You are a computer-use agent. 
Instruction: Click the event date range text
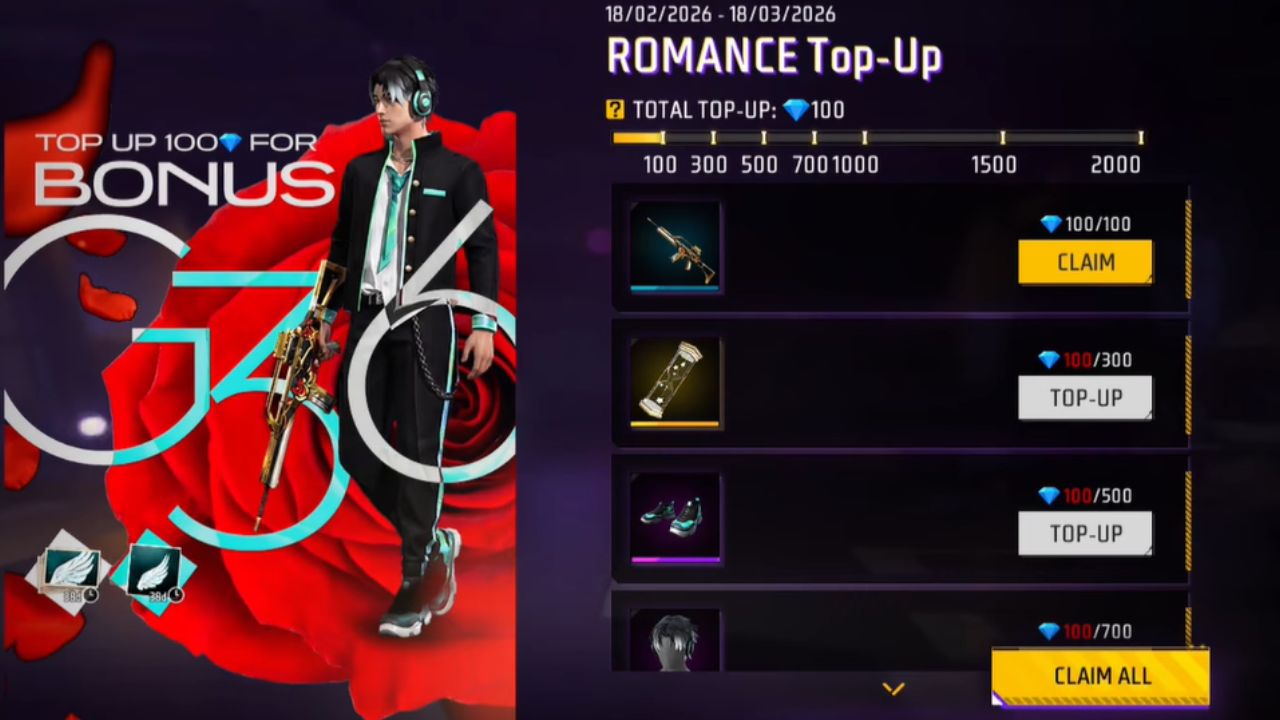coord(718,14)
